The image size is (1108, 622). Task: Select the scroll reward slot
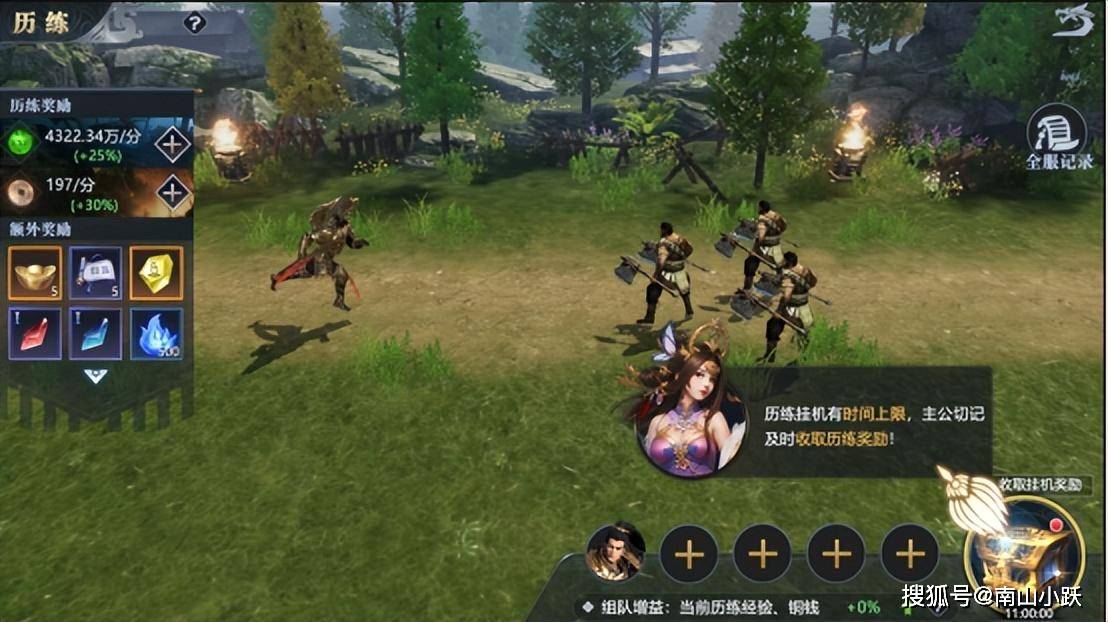pos(96,273)
